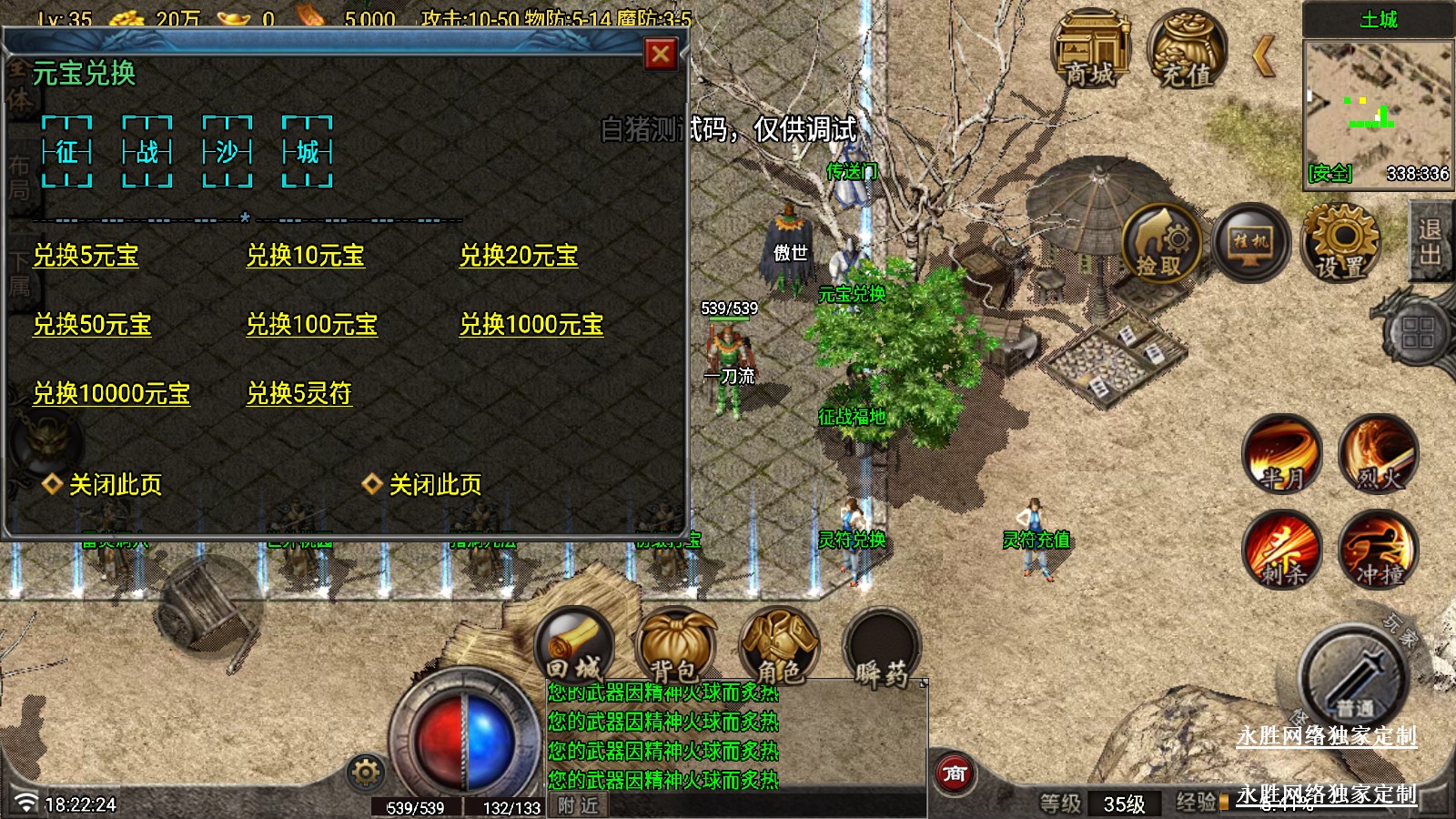
Task: Open the 角色 character sheet
Action: 779,646
